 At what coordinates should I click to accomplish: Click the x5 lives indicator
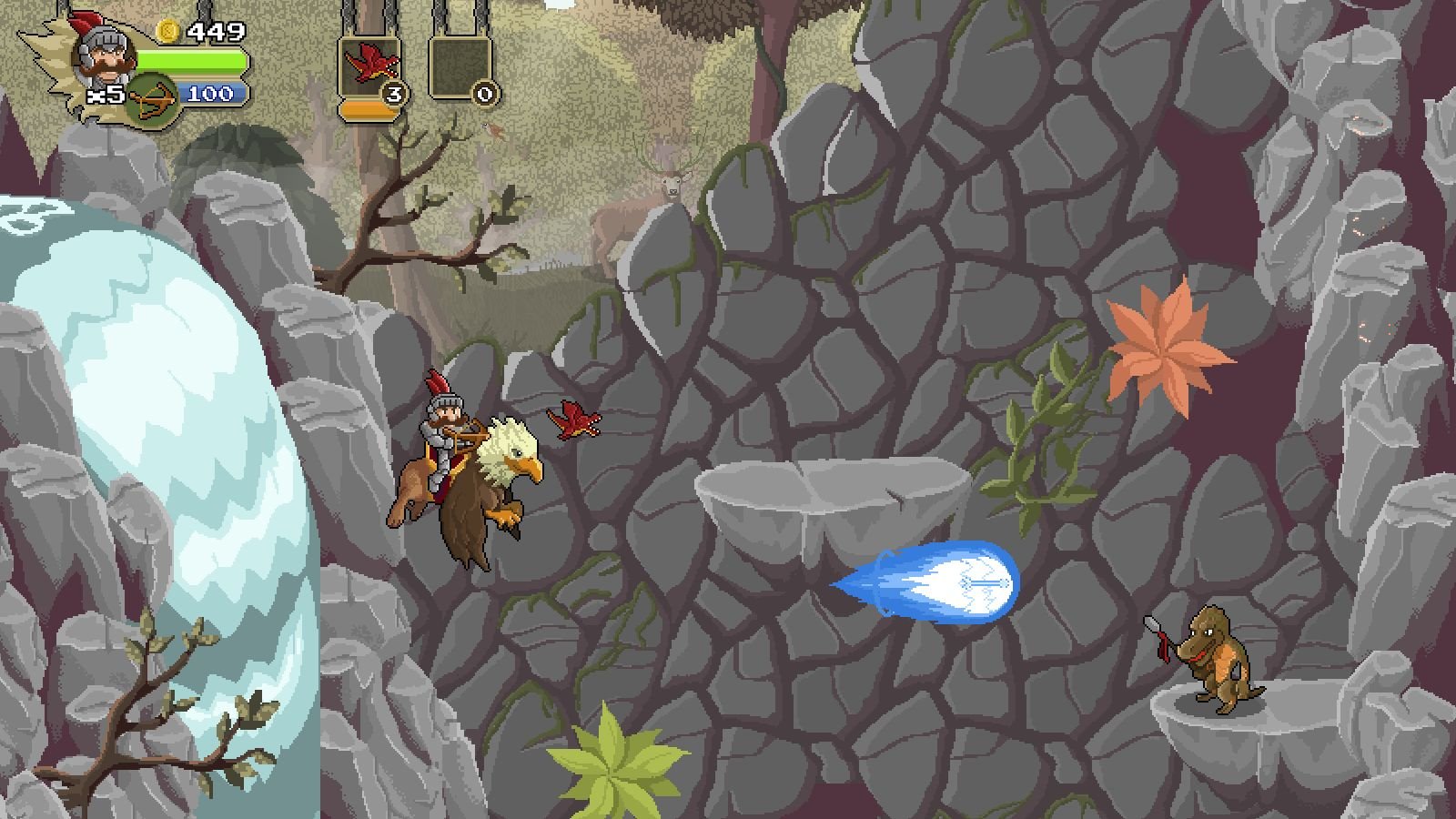tap(105, 93)
